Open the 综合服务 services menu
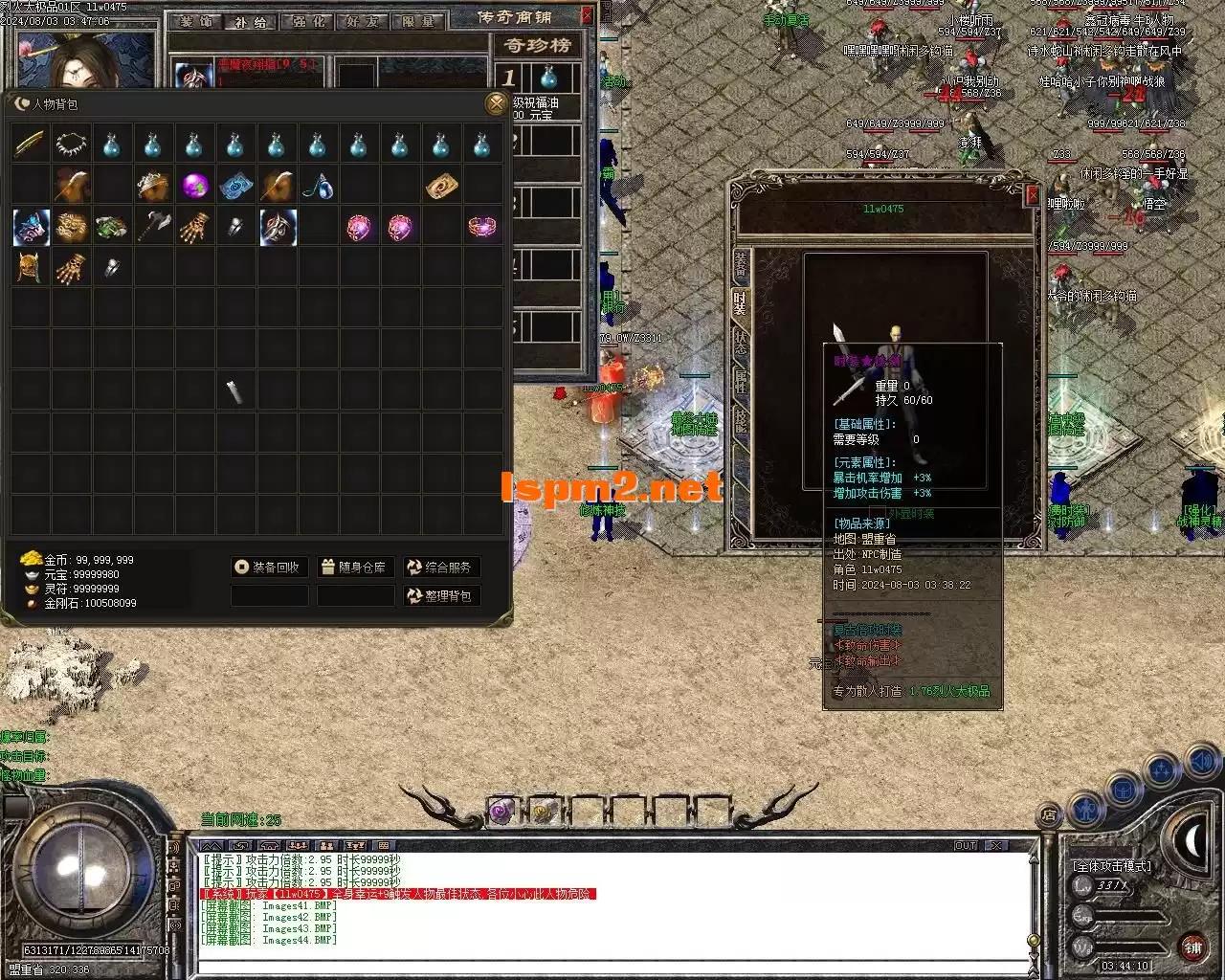1225x980 pixels. [440, 568]
